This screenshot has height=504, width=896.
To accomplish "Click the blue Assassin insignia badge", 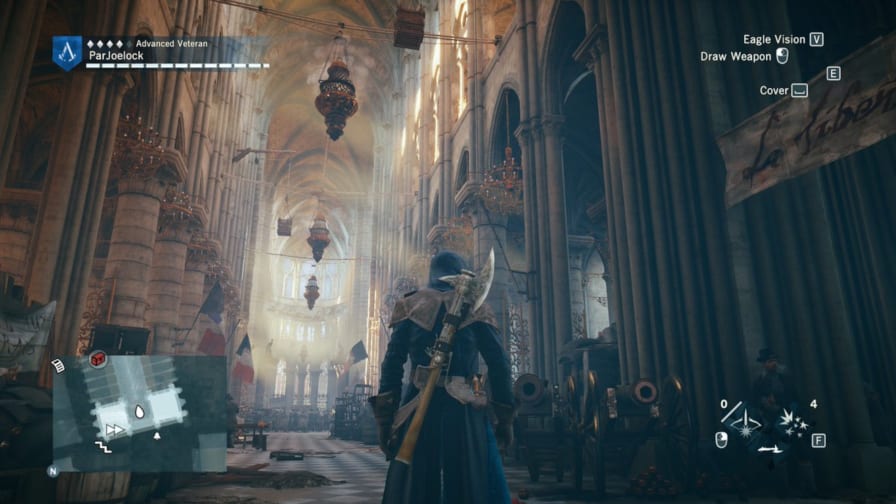I will point(68,51).
